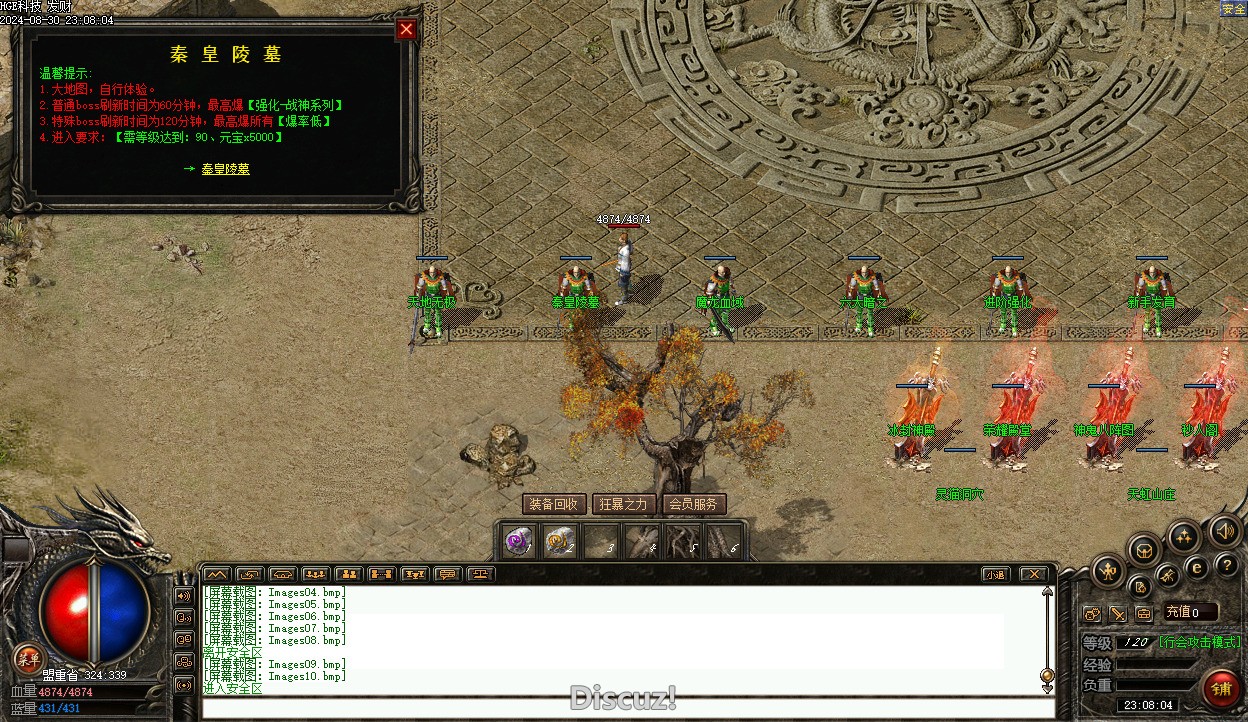Use the golden scroll in hotbar slot 2
Viewport: 1248px width, 722px height.
point(559,542)
